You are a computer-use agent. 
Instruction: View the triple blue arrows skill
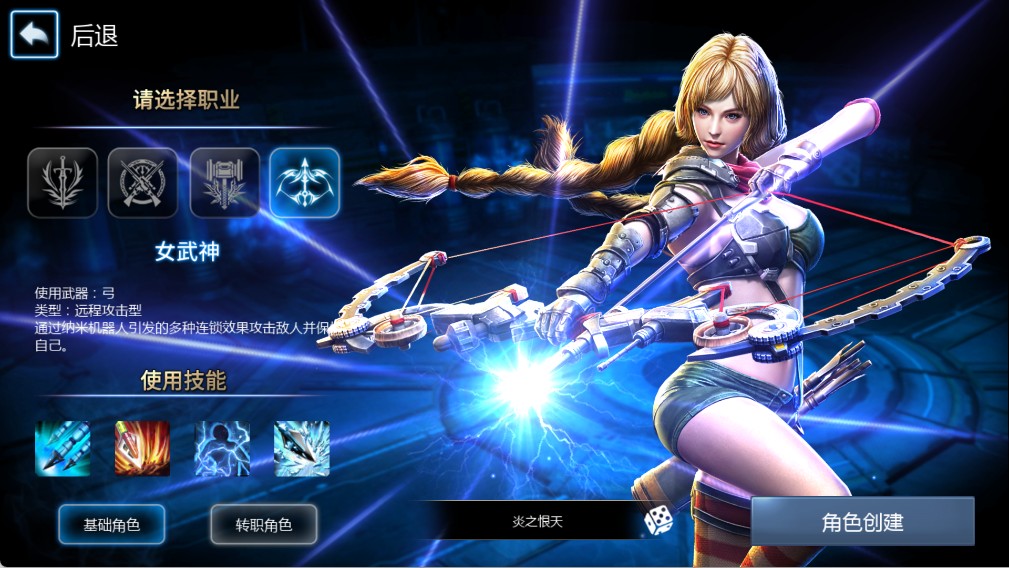click(x=63, y=448)
